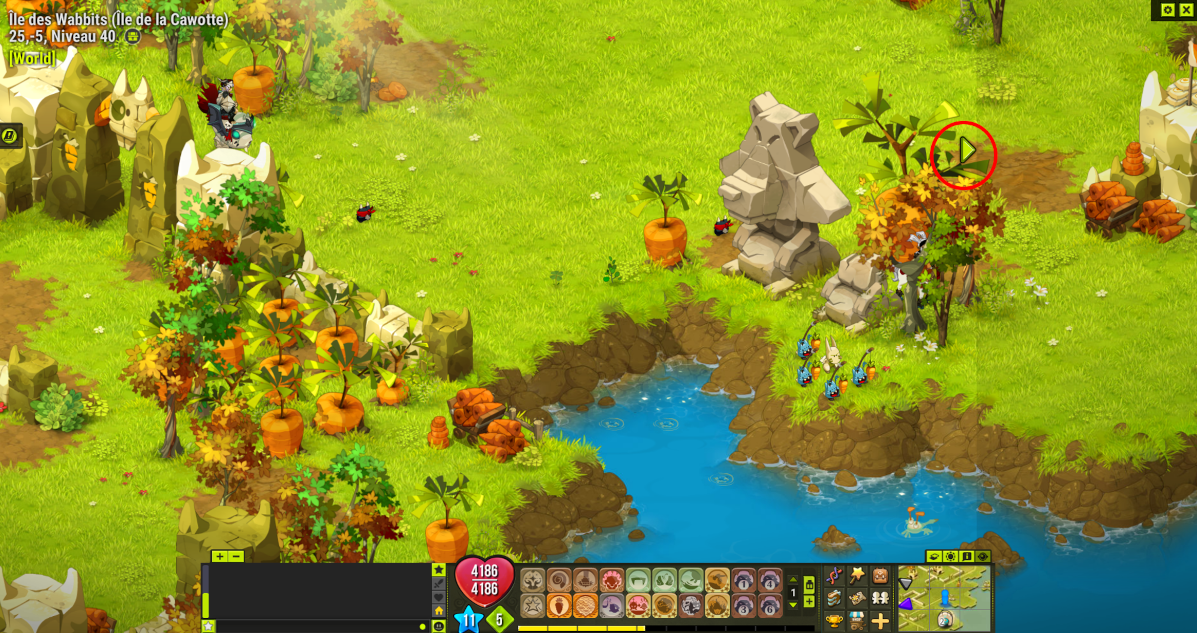Toggle the house chat channel filter
Viewport: 1197px width, 633px height.
point(438,610)
